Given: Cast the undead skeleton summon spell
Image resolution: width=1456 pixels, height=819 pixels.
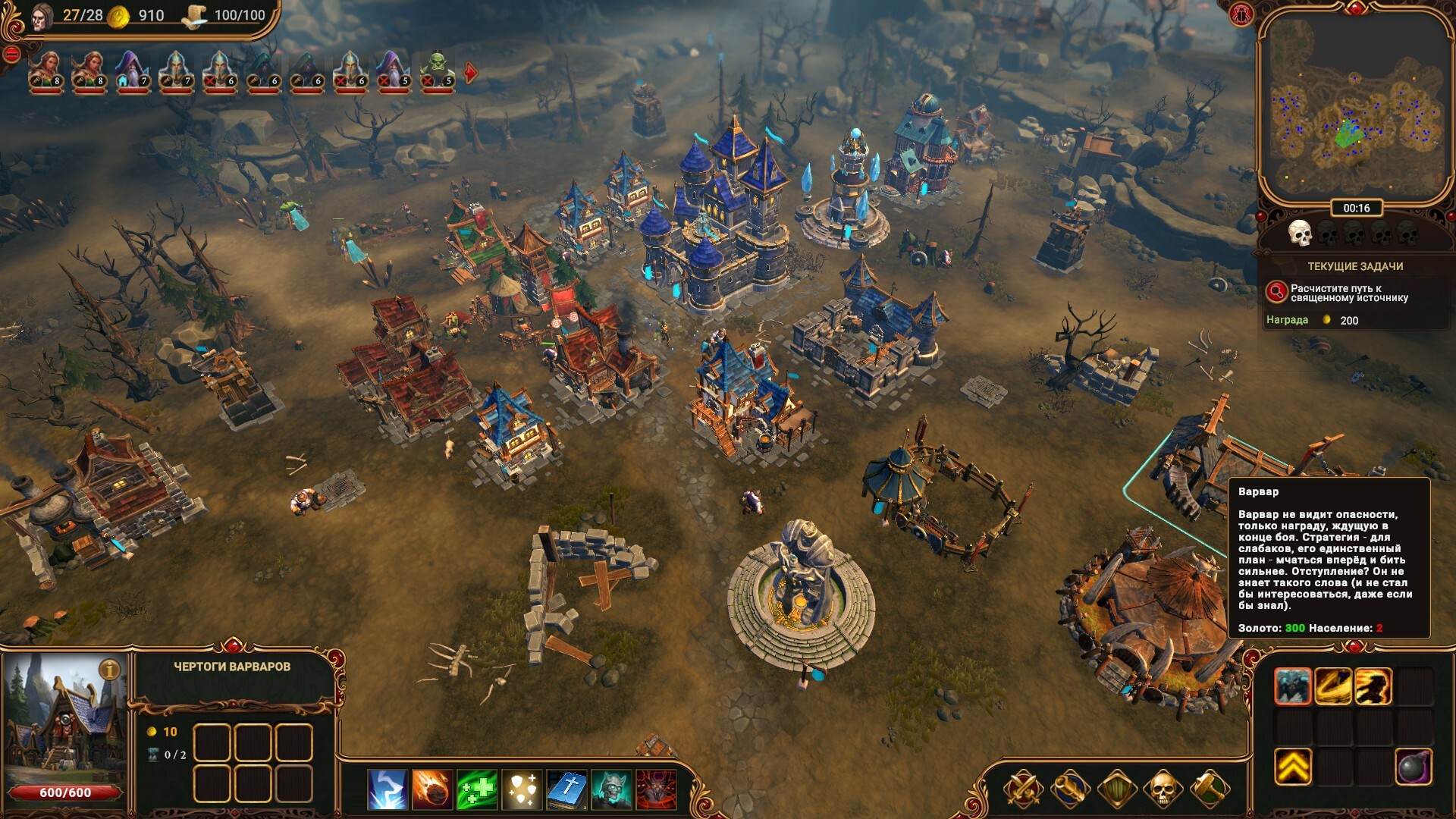Looking at the screenshot, I should [611, 789].
